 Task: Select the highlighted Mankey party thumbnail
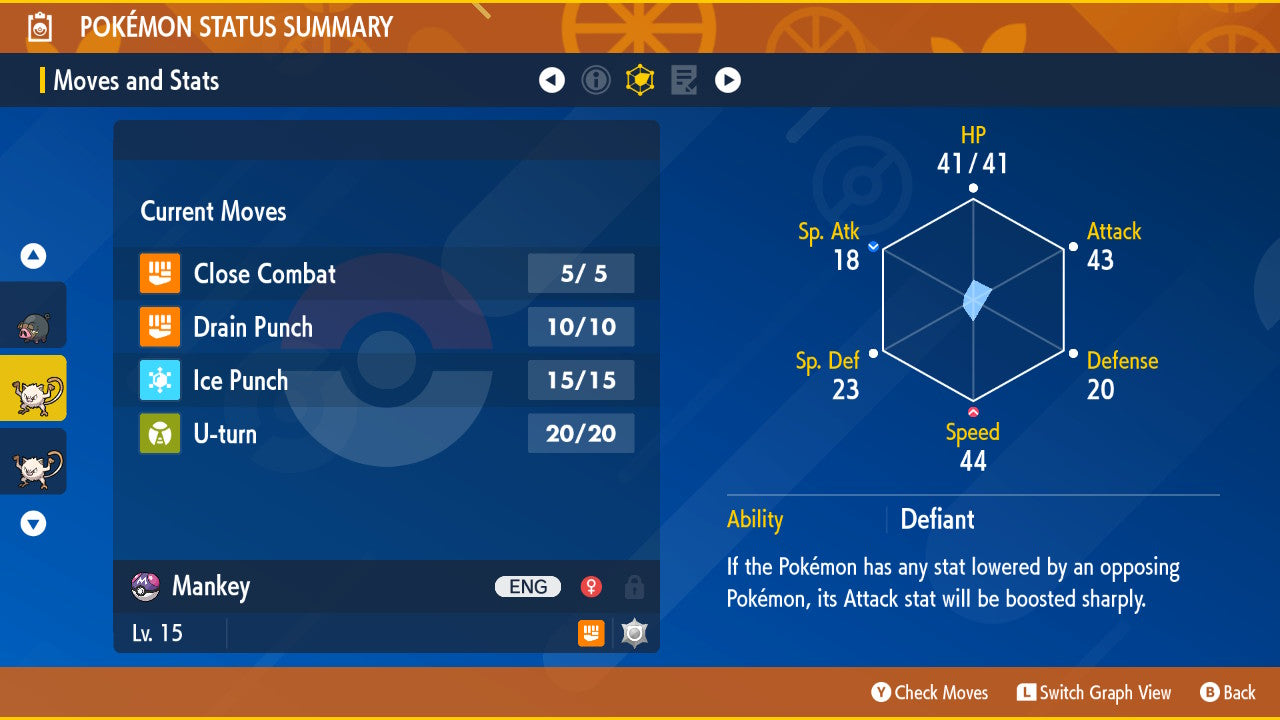pyautogui.click(x=33, y=389)
